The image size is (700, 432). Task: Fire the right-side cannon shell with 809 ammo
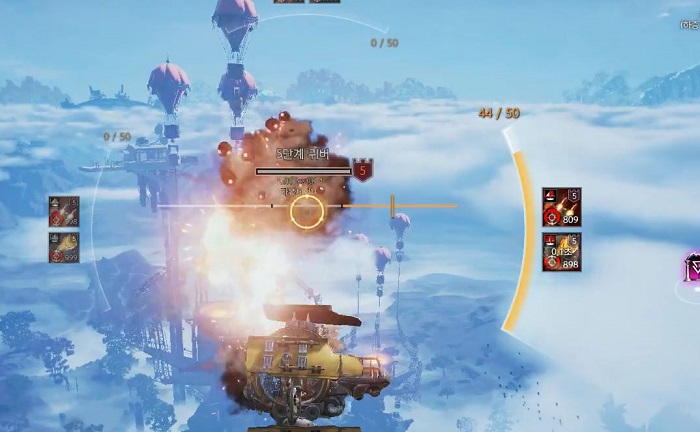[x=561, y=207]
